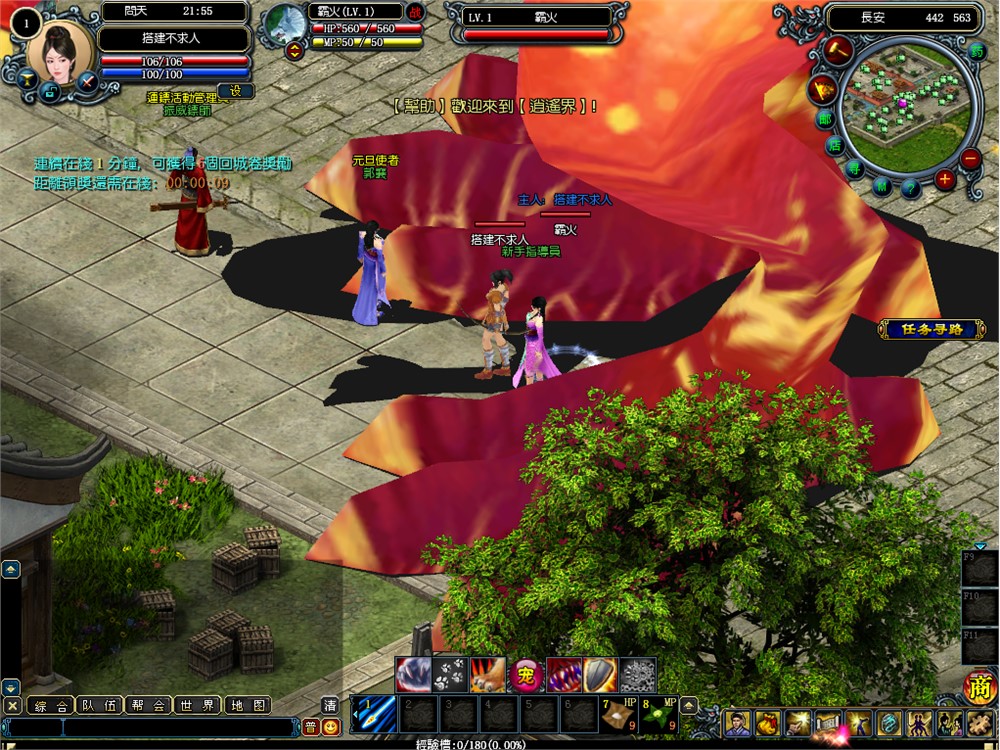Image resolution: width=1000 pixels, height=750 pixels.
Task: Open the mail (邮) button
Action: [x=825, y=118]
